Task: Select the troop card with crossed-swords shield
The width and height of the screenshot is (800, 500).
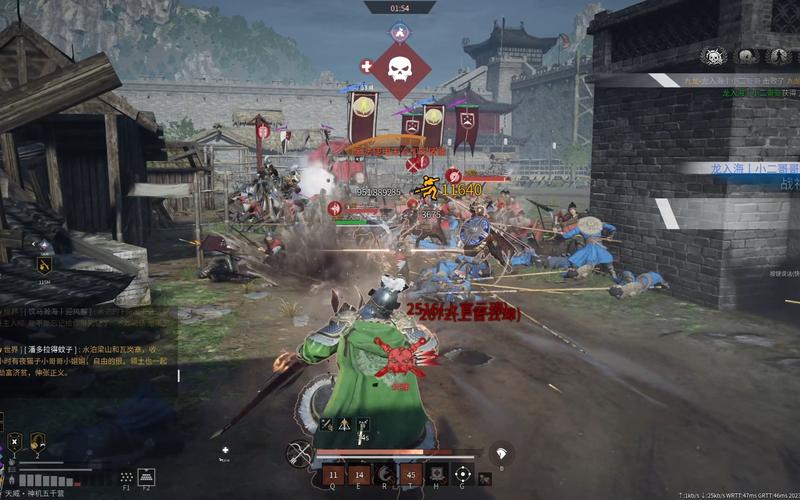Action: pos(15,442)
